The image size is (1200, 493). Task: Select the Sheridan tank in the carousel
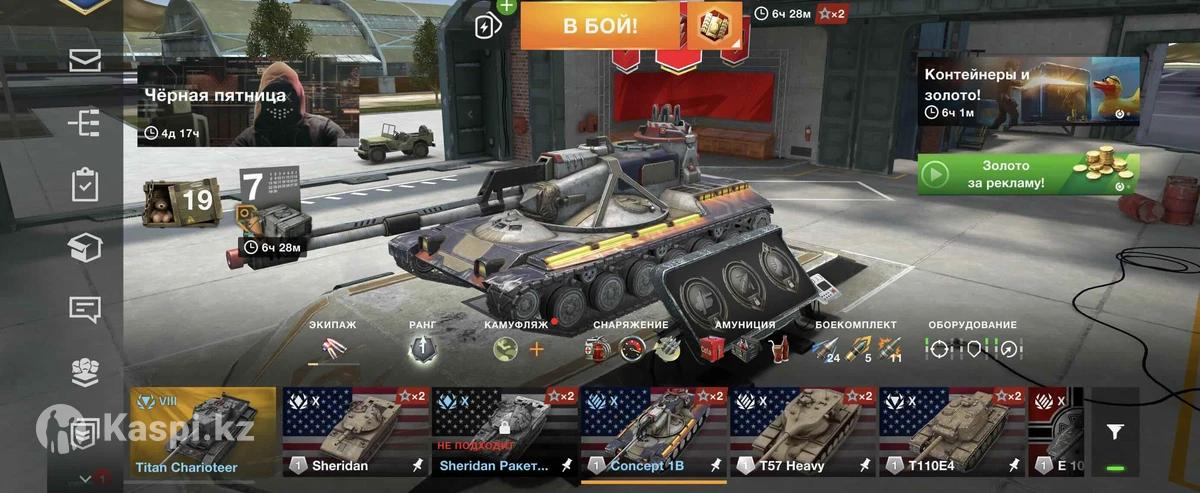click(355, 432)
